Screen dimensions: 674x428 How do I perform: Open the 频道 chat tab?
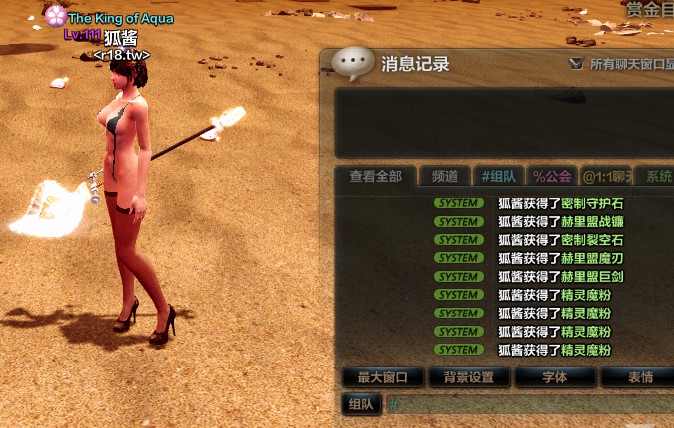[x=445, y=176]
